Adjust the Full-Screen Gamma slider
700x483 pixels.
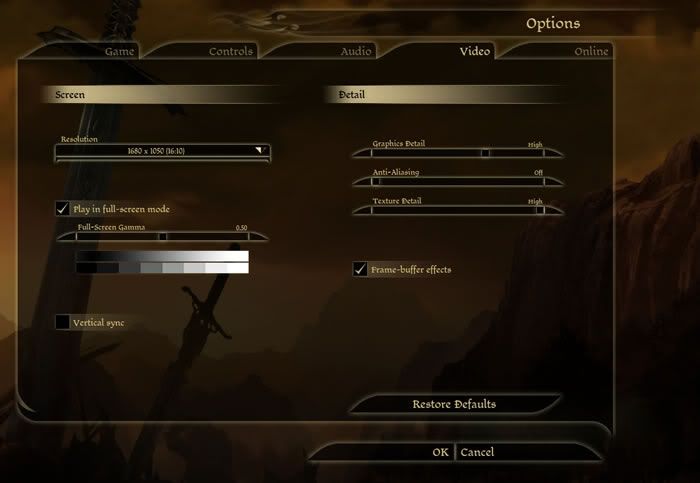[162, 237]
